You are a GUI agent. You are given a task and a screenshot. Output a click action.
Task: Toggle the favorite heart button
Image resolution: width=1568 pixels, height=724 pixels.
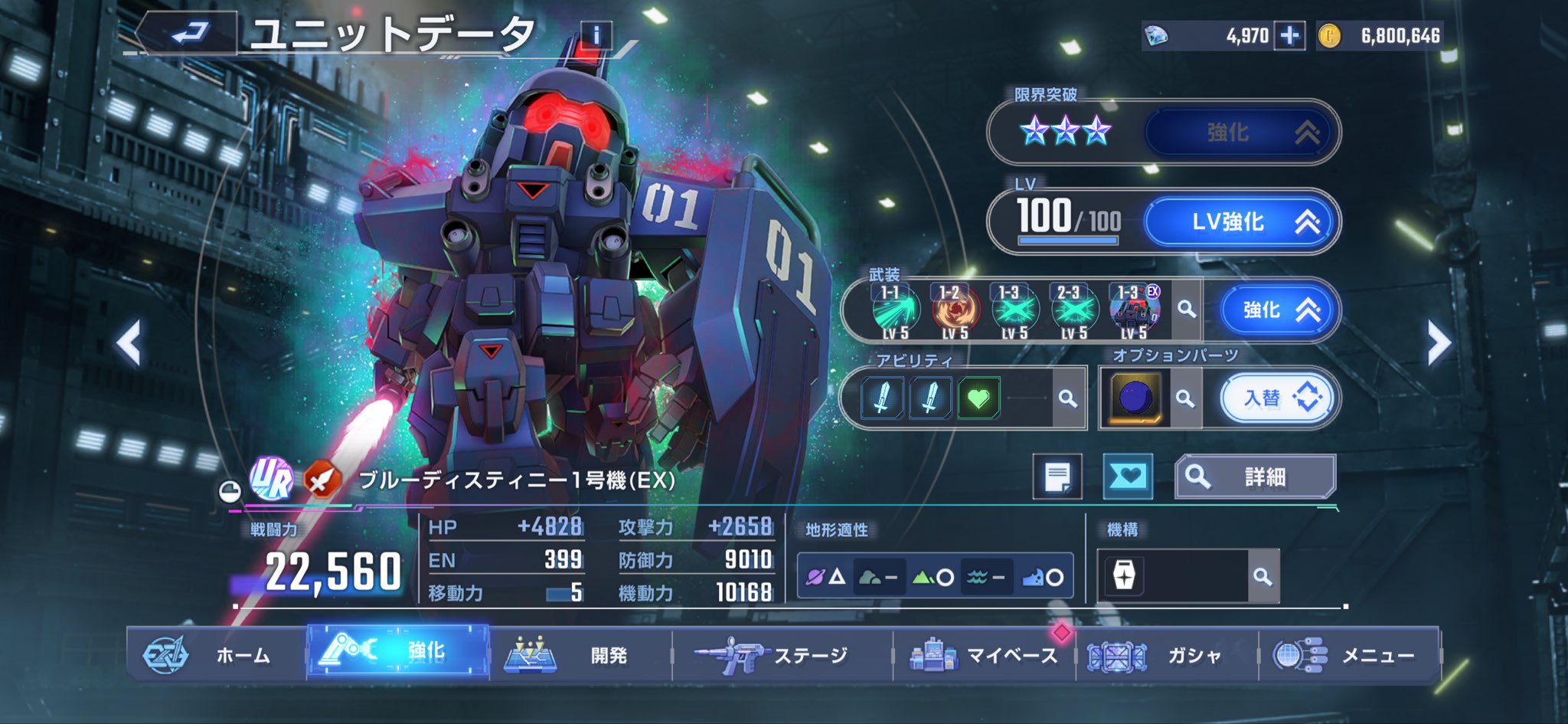(x=1127, y=477)
